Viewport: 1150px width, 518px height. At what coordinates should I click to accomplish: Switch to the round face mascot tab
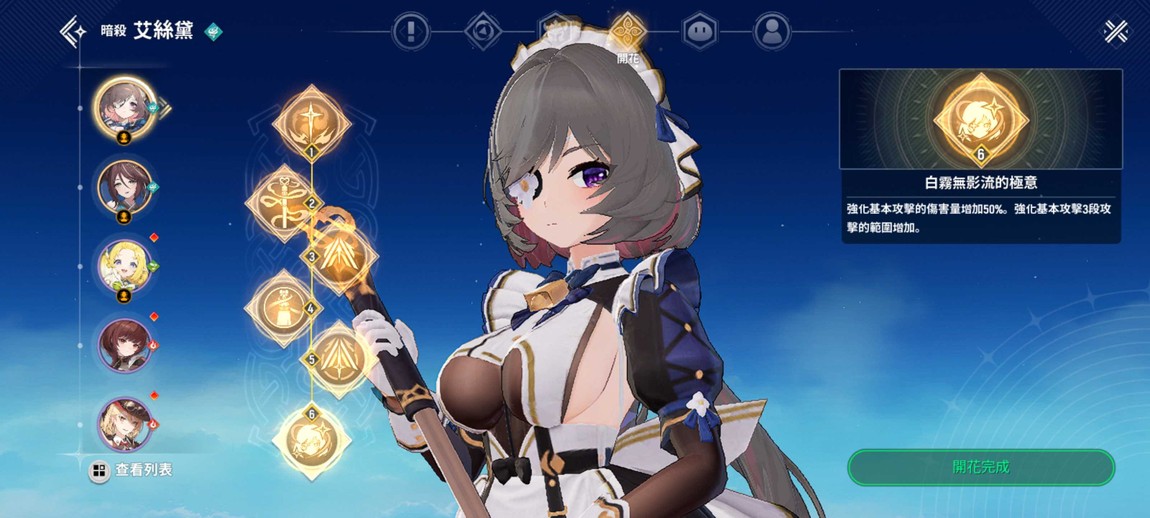tap(699, 32)
